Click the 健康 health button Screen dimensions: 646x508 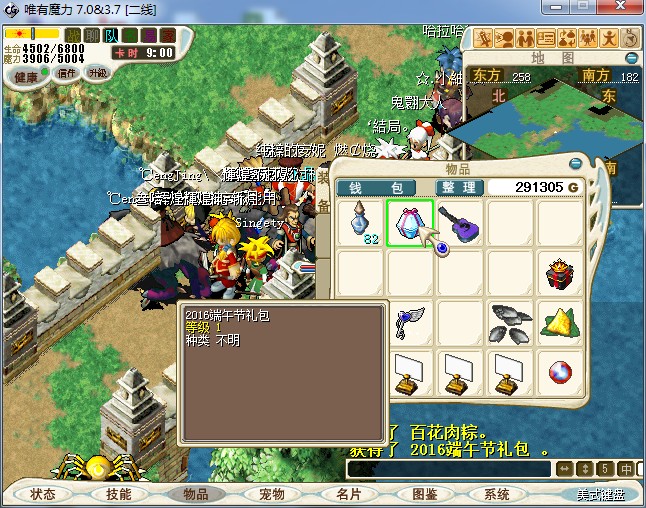pyautogui.click(x=26, y=77)
